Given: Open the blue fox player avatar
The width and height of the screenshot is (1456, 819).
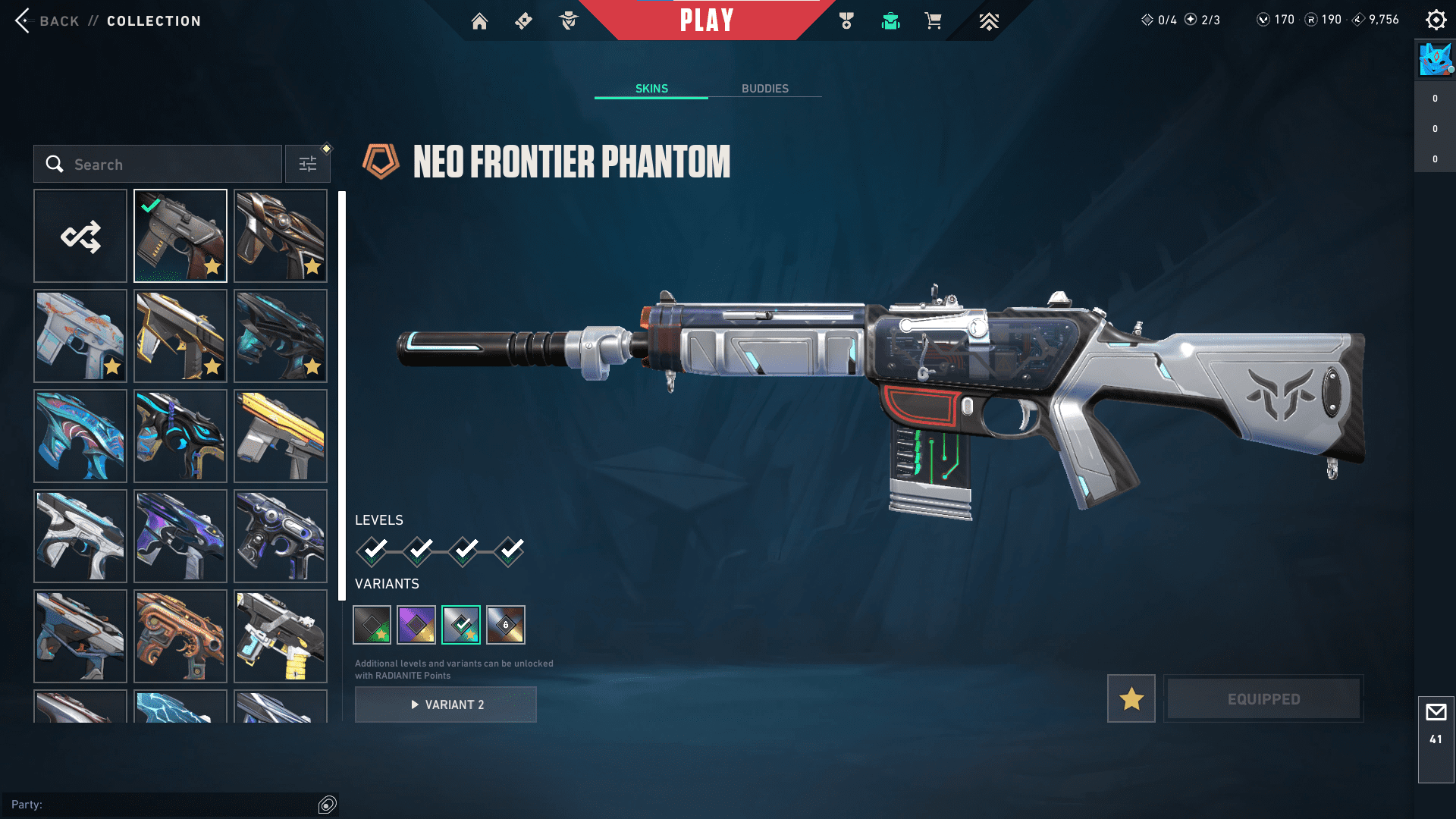Looking at the screenshot, I should coord(1435,60).
